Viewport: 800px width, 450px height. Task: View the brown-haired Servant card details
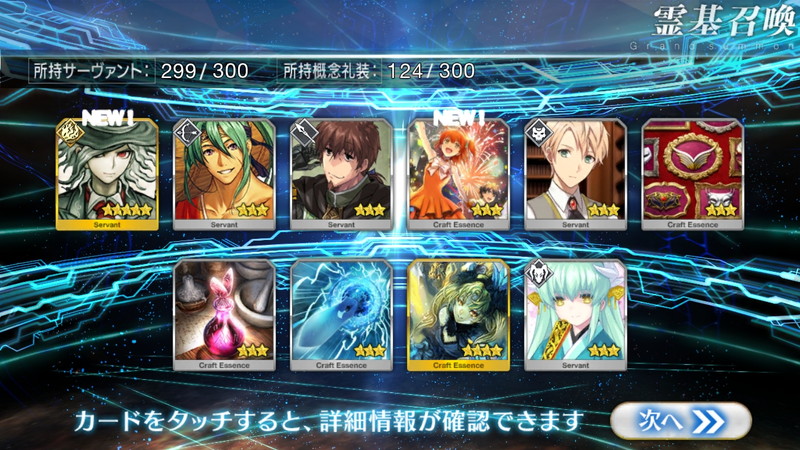[x=341, y=174]
